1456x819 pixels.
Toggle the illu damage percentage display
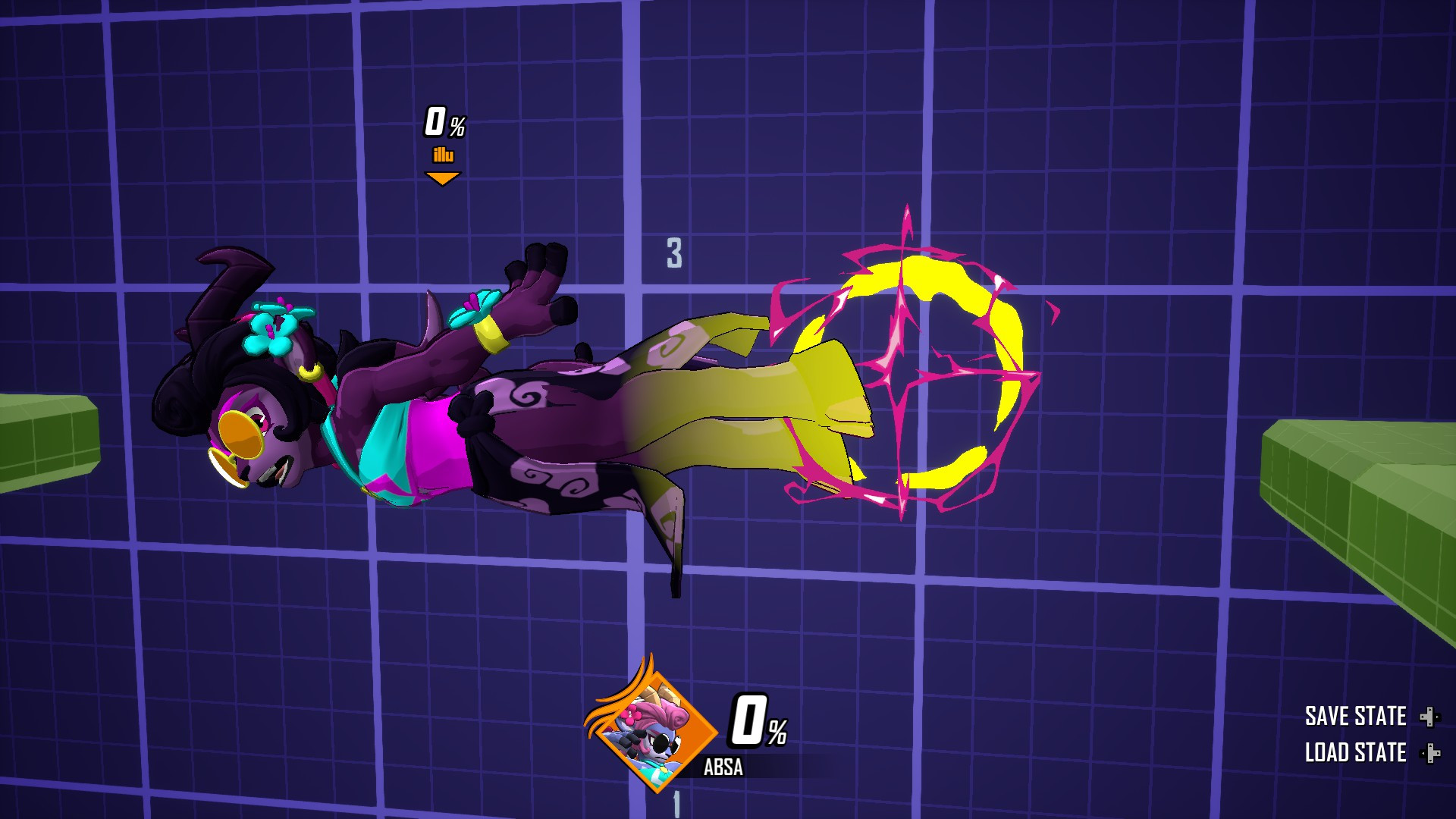444,121
